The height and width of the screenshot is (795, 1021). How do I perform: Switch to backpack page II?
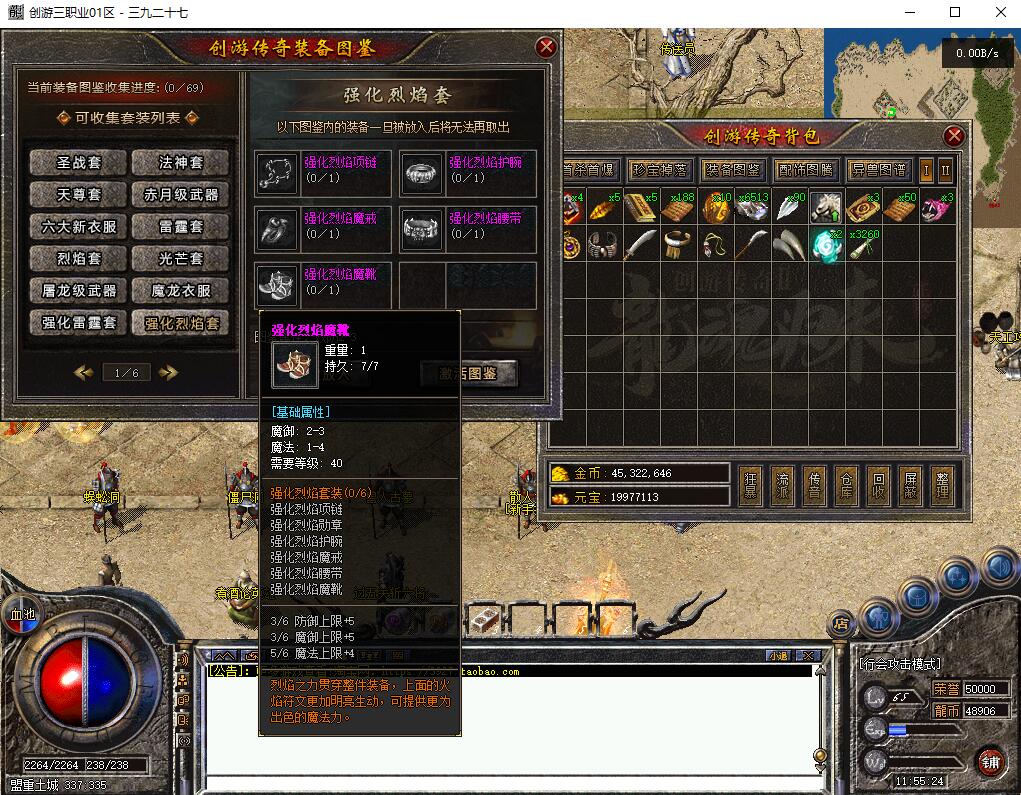pos(945,170)
